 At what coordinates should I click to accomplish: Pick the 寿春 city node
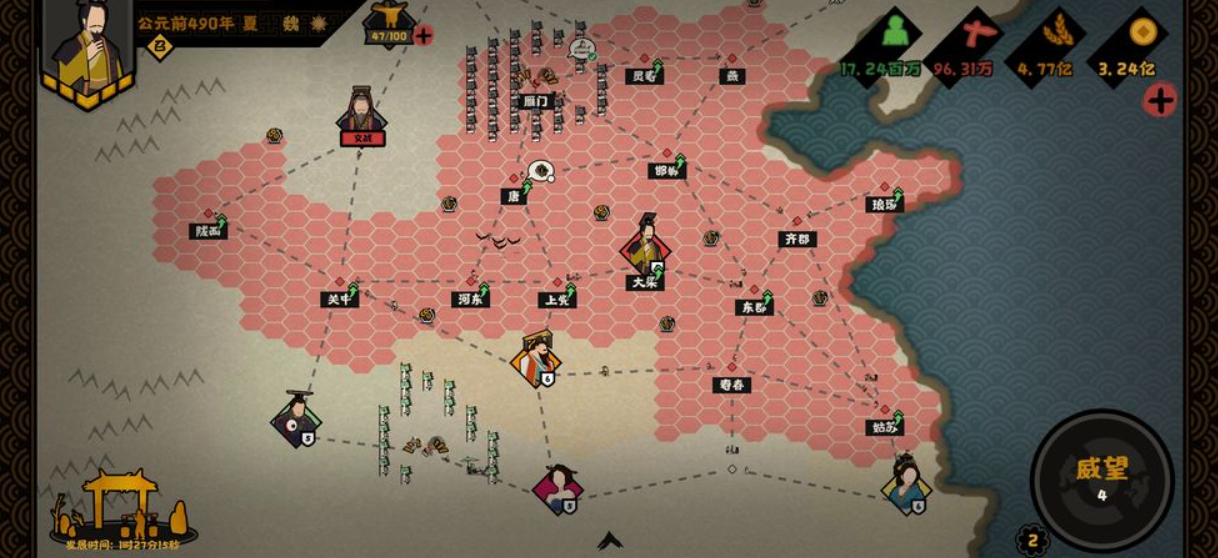pos(731,384)
